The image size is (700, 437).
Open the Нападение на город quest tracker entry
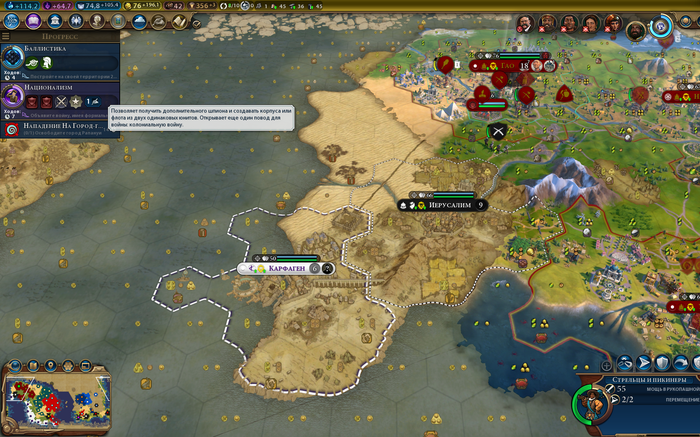[62, 127]
